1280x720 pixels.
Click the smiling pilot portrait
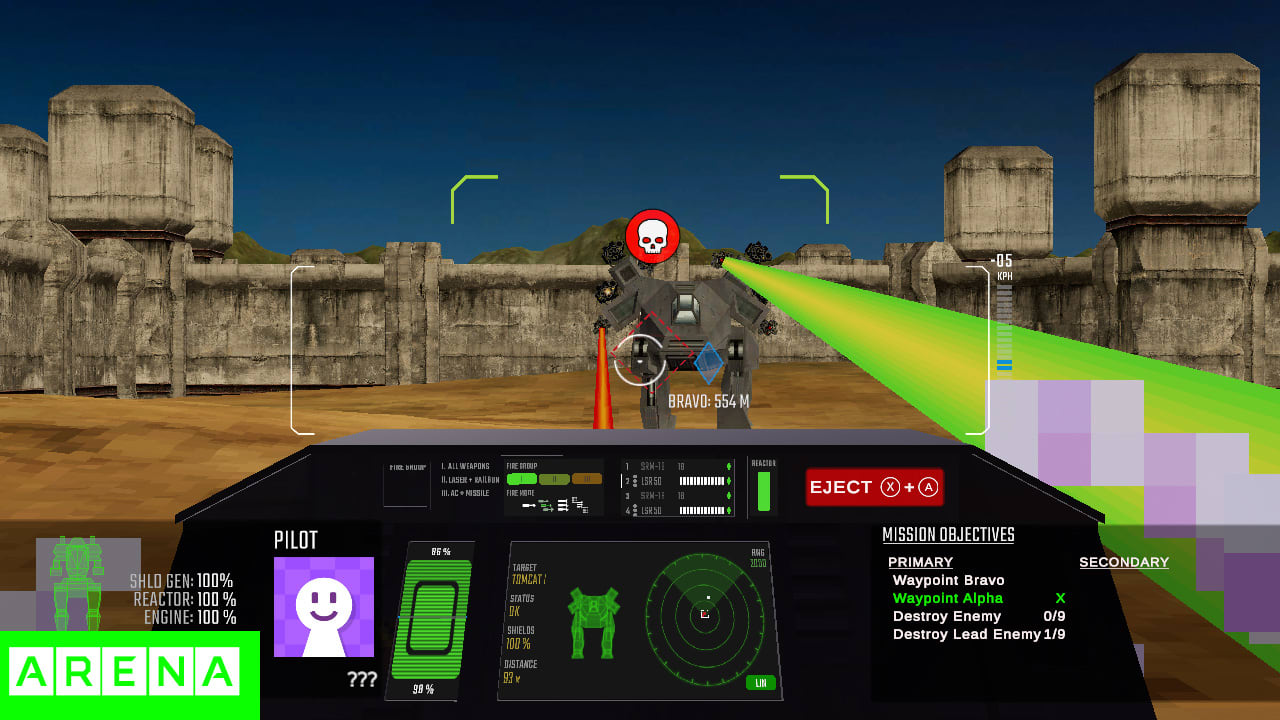click(x=325, y=608)
